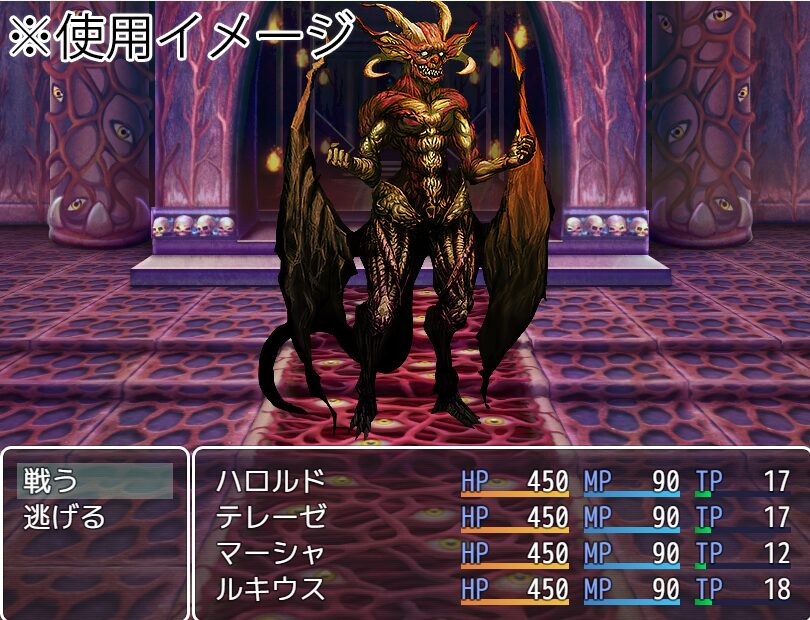Image resolution: width=810 pixels, height=620 pixels.
Task: Select party member ハロルド's status row
Action: (271, 481)
